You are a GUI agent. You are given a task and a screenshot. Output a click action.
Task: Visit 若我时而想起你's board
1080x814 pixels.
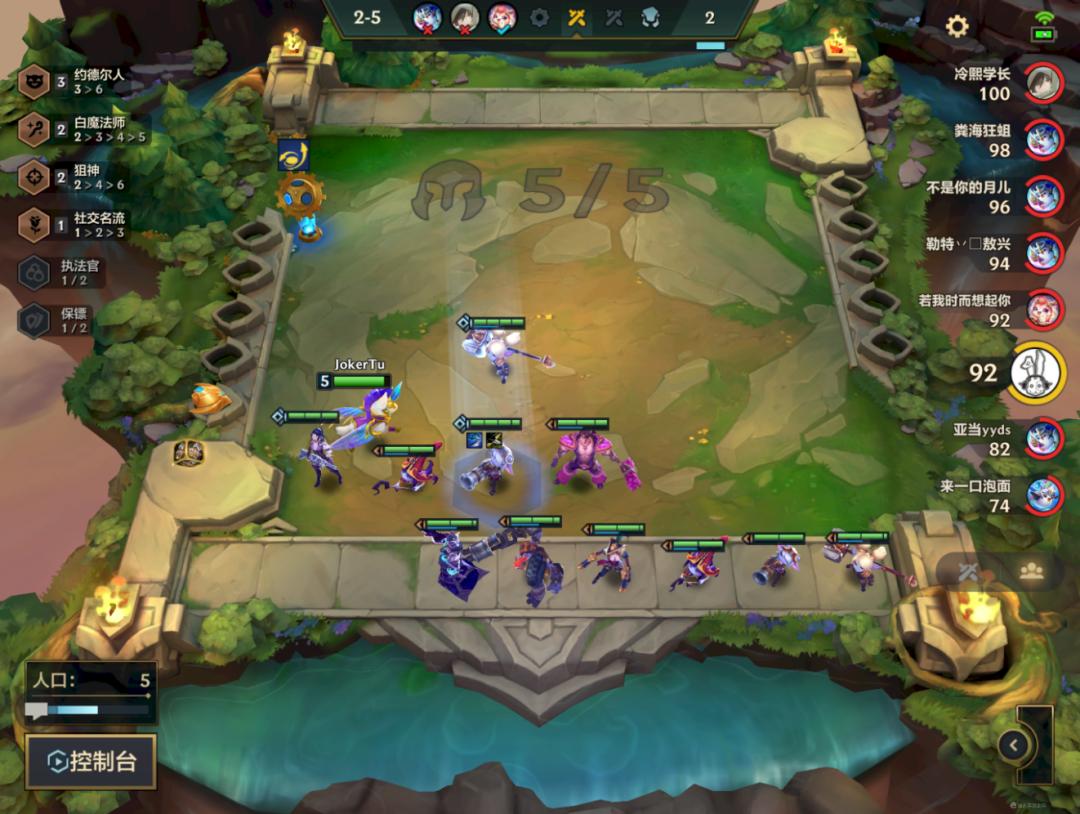1043,309
